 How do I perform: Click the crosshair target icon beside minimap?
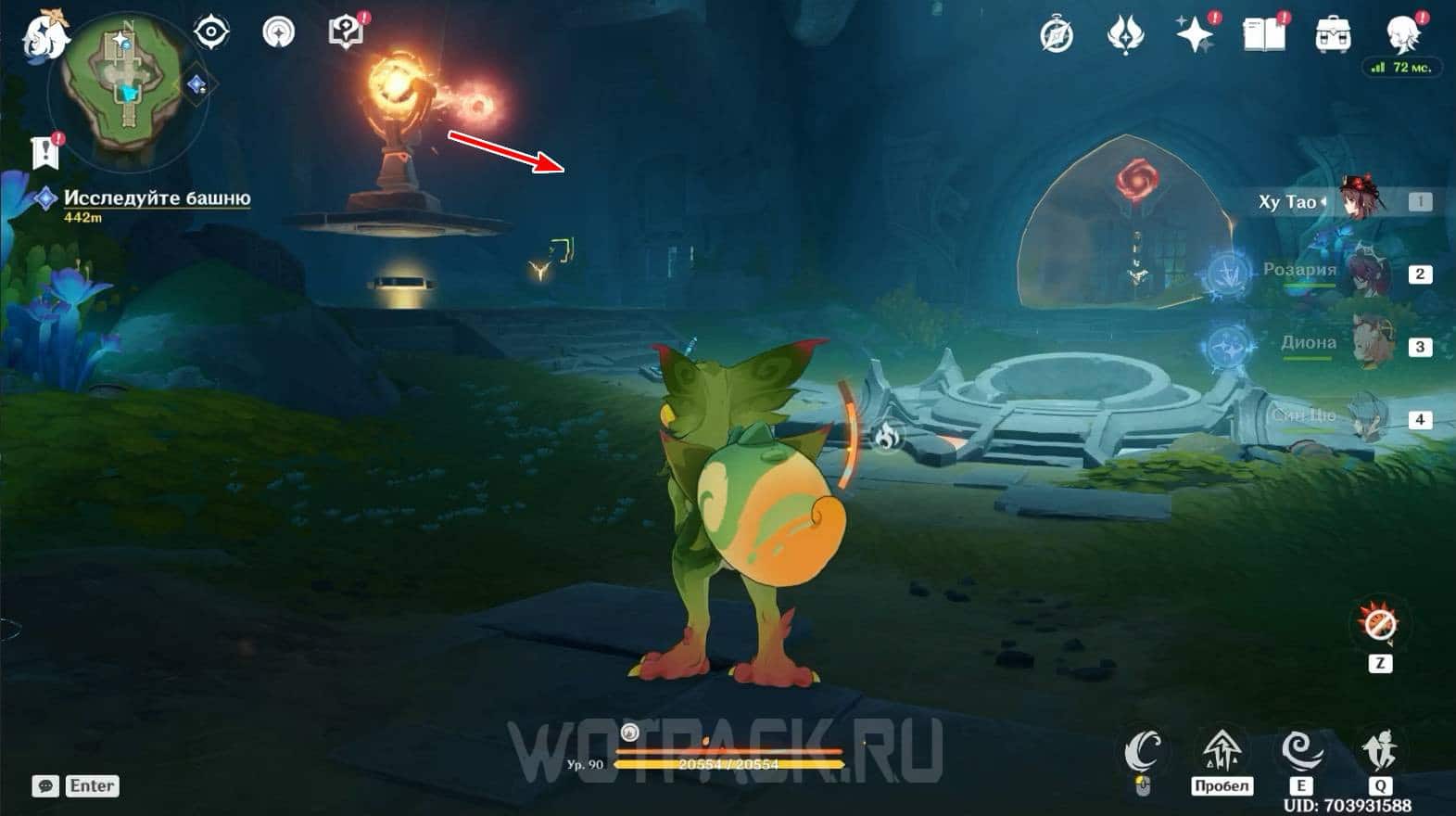click(x=211, y=32)
